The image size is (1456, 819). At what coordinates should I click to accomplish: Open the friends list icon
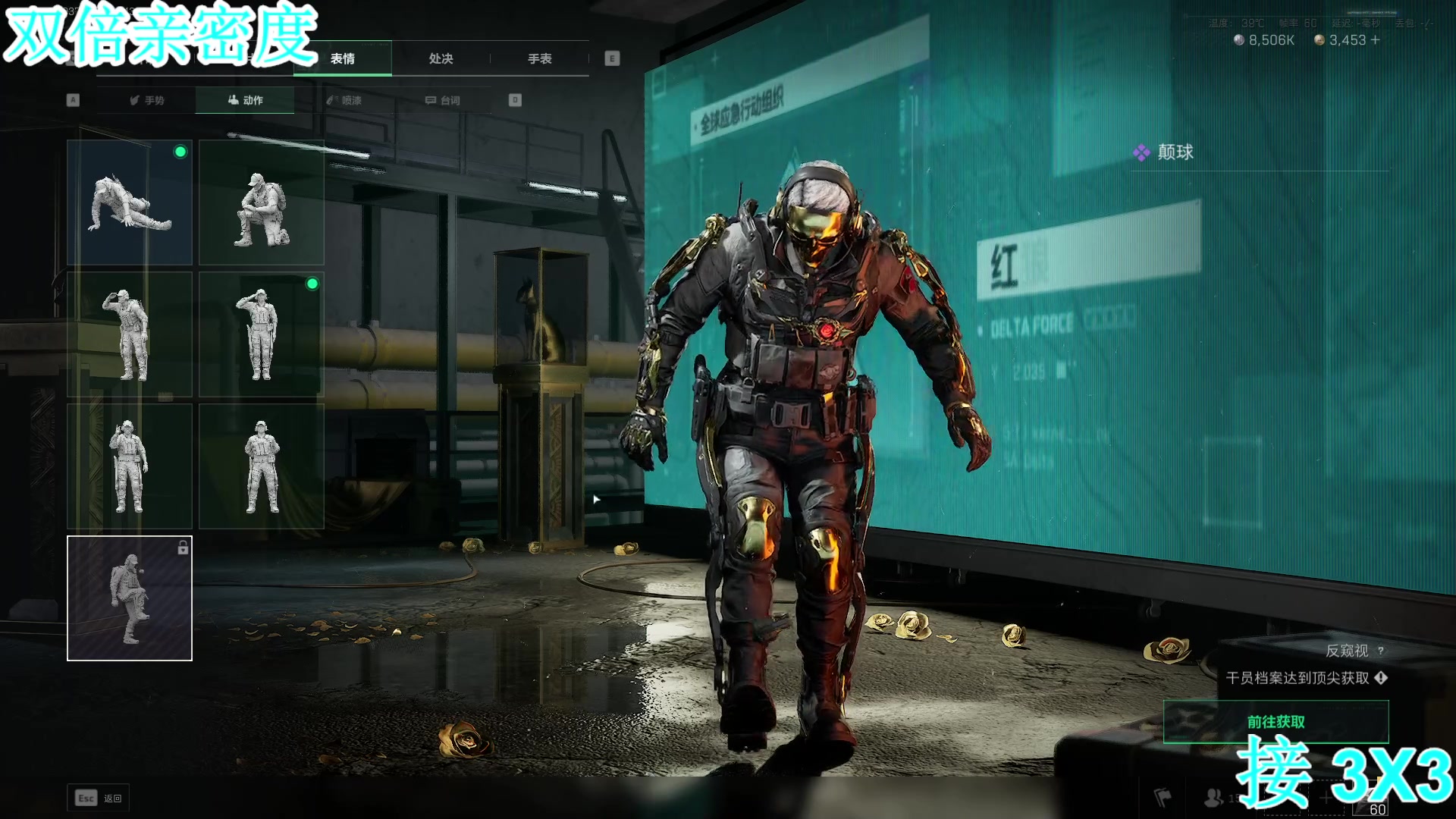click(x=1213, y=797)
